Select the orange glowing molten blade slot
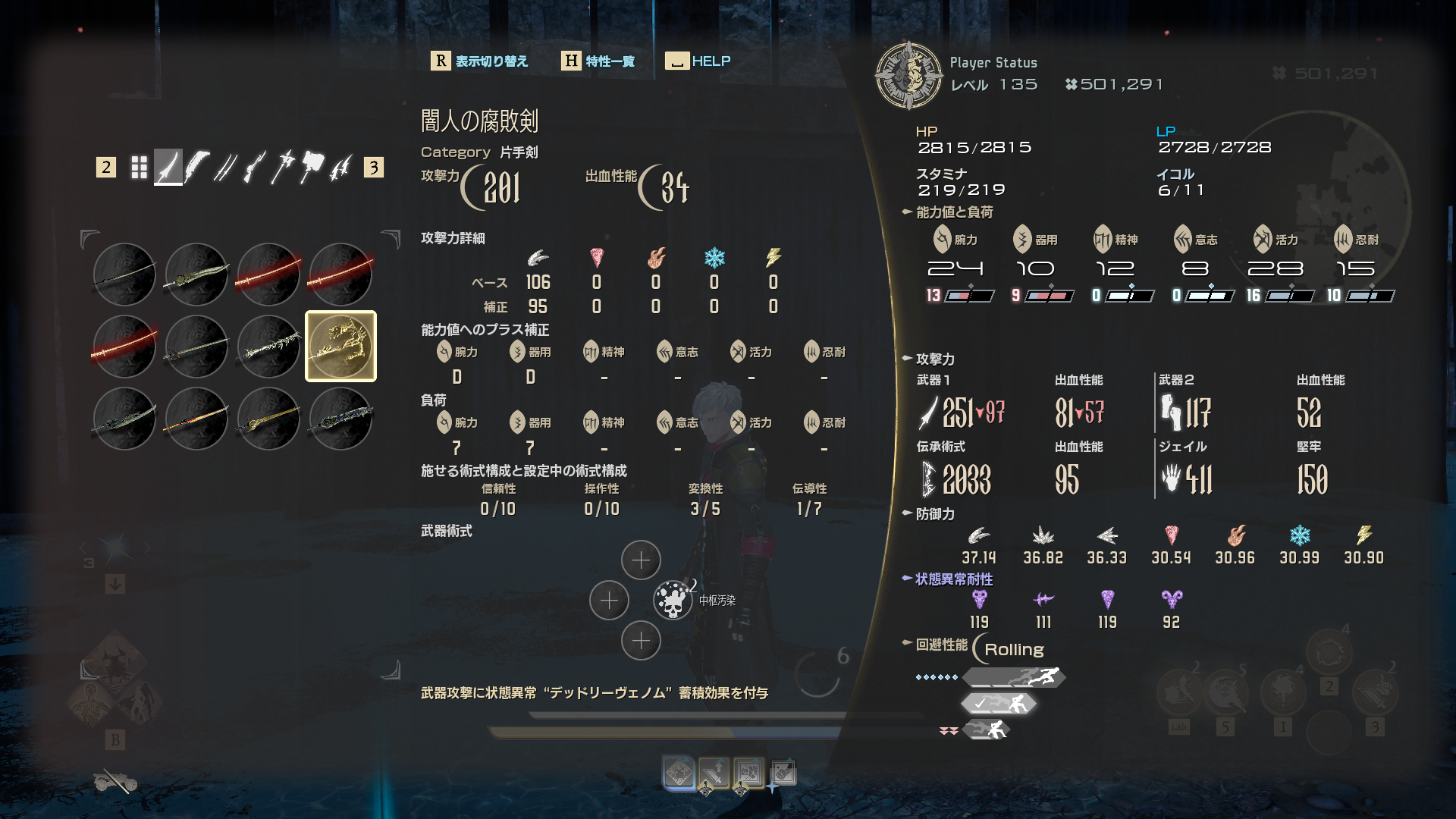This screenshot has height=819, width=1456. [196, 419]
